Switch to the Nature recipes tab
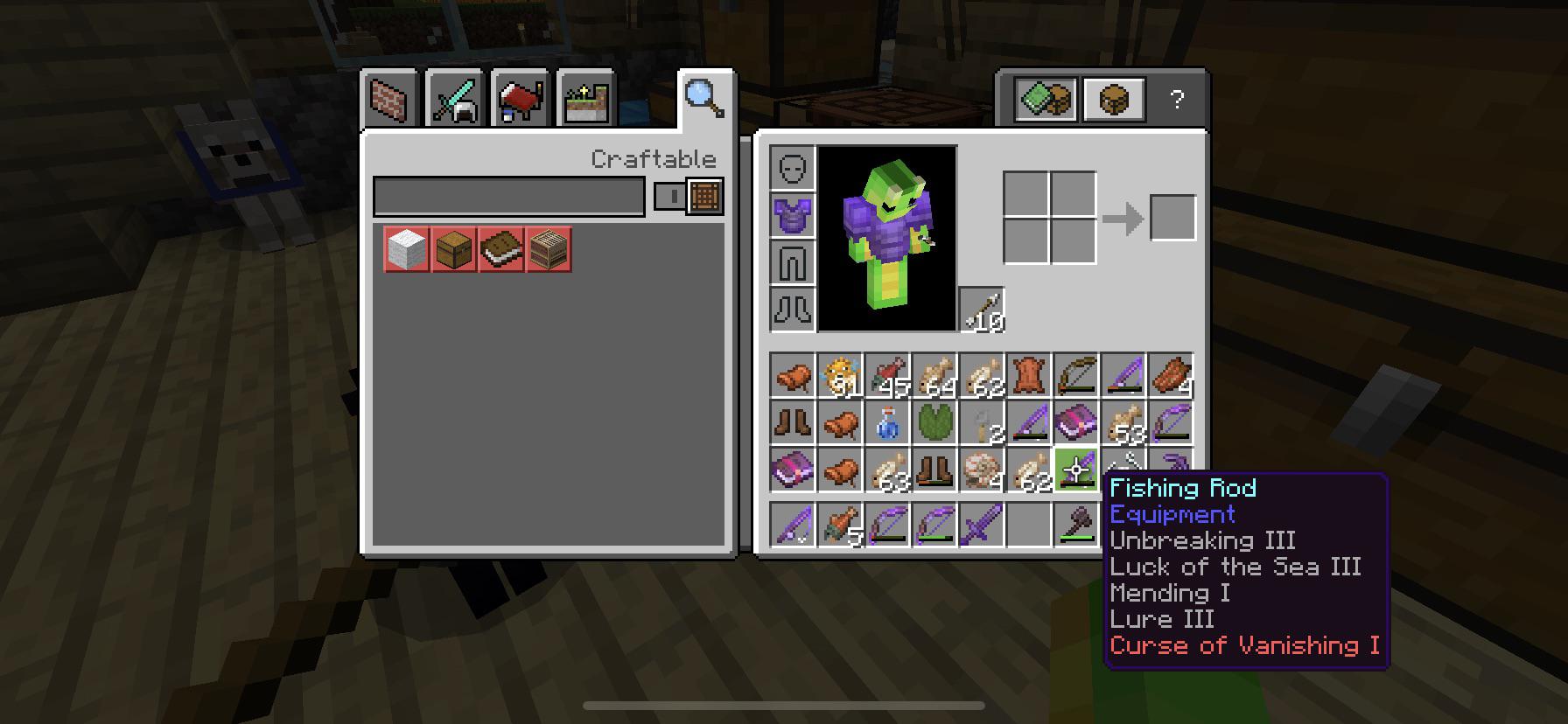The image size is (1568, 724). click(586, 96)
